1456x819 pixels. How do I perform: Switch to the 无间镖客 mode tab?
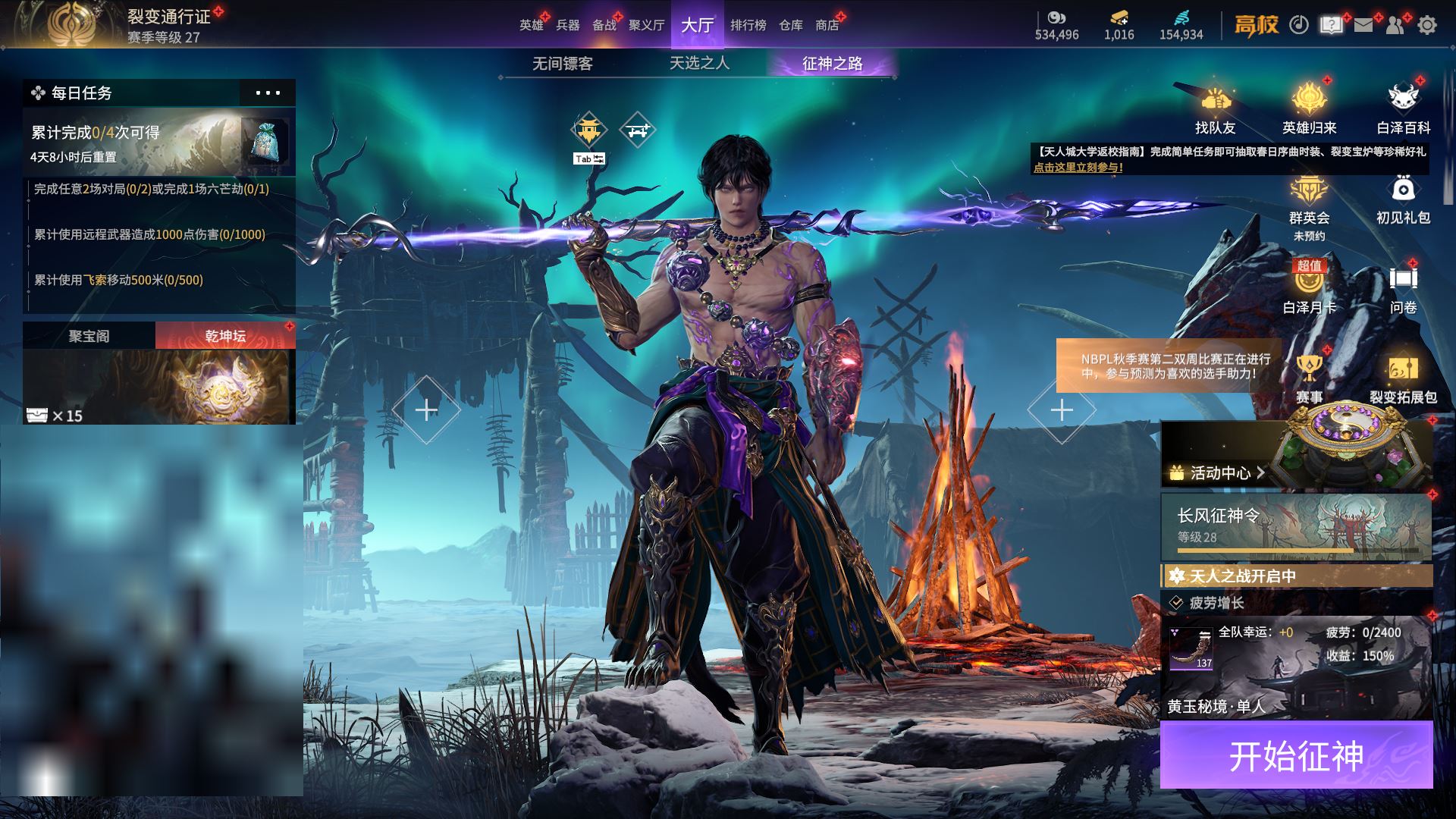coord(562,64)
